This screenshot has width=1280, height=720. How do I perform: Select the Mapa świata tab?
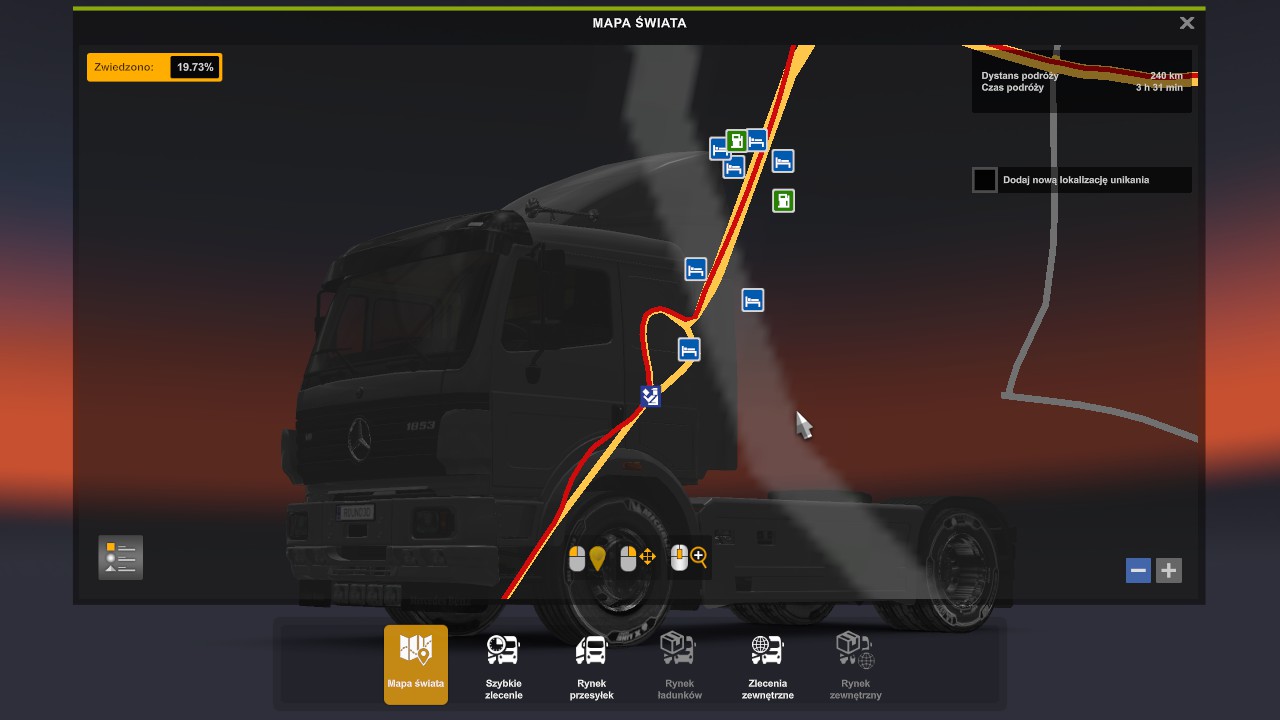(x=416, y=664)
